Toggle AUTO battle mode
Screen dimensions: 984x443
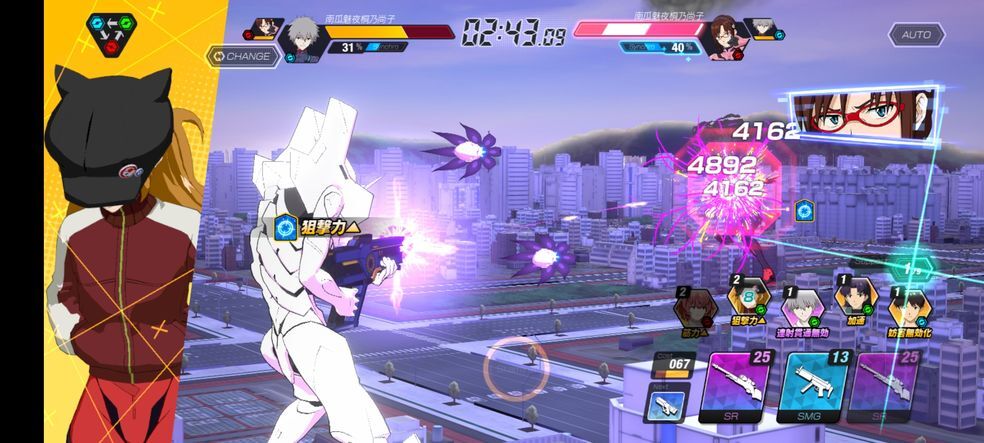point(916,35)
